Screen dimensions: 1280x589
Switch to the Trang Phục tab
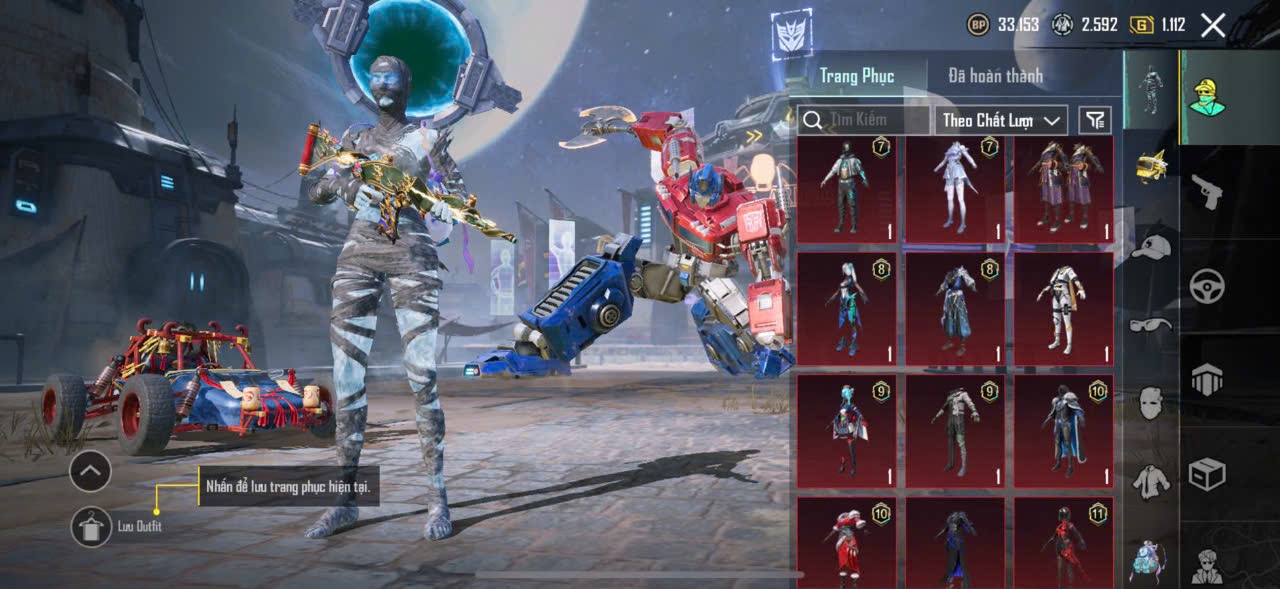coord(857,76)
